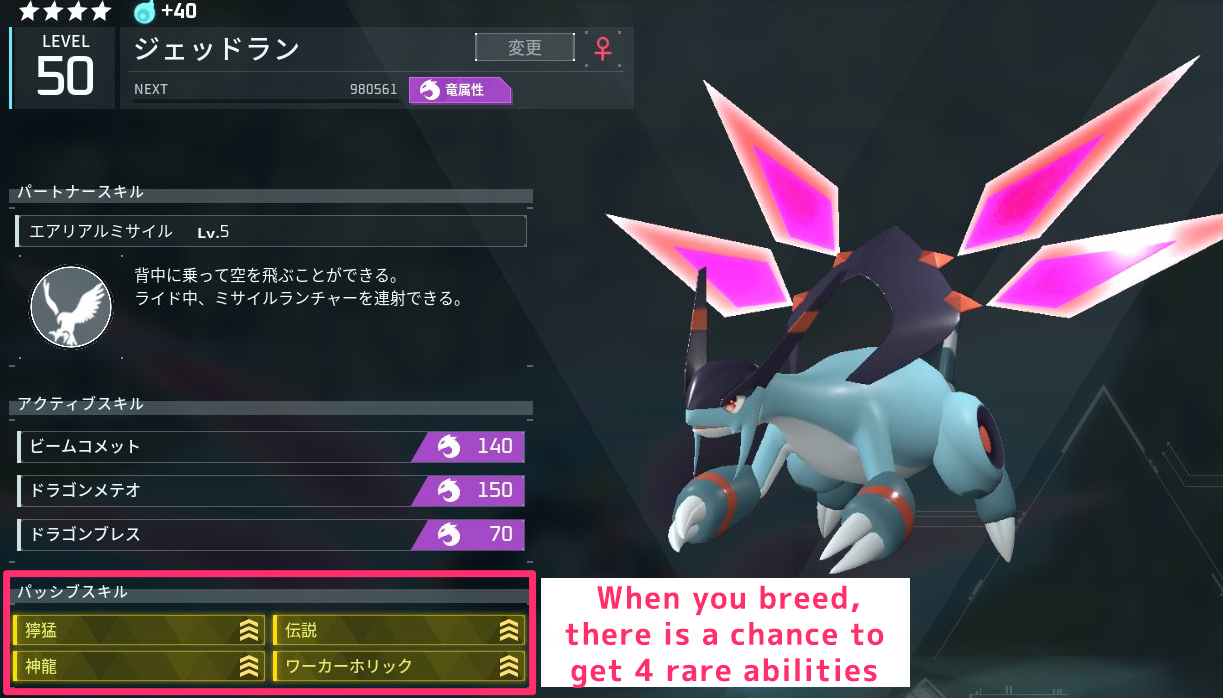Image resolution: width=1223 pixels, height=698 pixels.
Task: Choose the ビームコメット active skill
Action: coord(271,446)
